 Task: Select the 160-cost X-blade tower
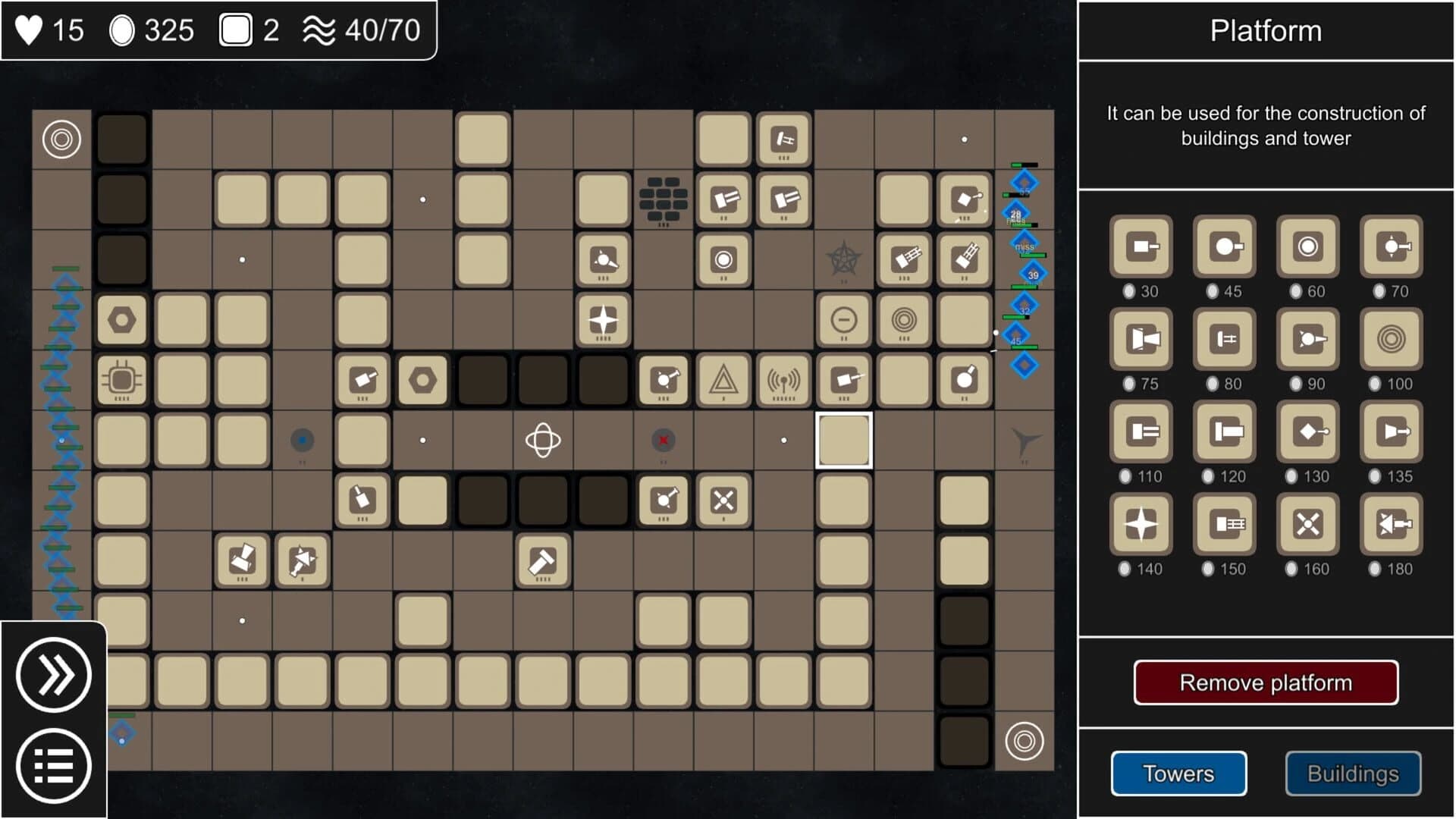1307,525
